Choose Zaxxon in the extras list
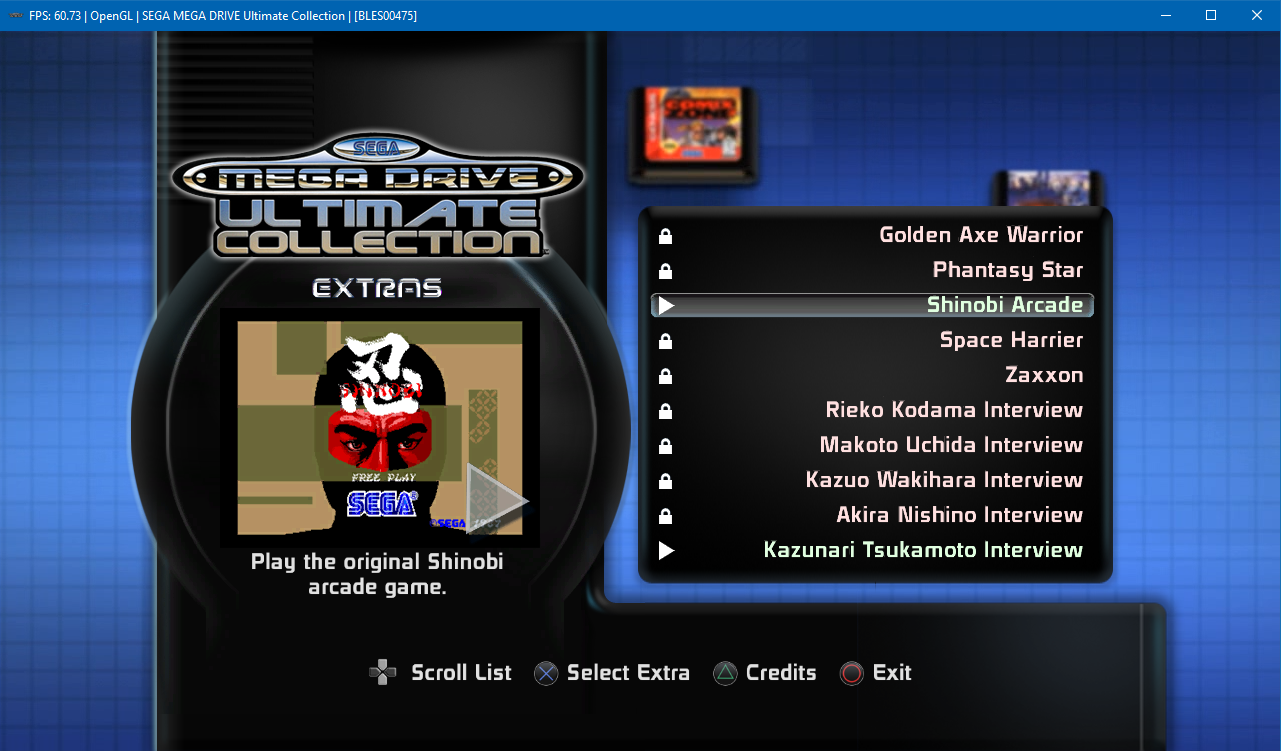 (x=1043, y=375)
